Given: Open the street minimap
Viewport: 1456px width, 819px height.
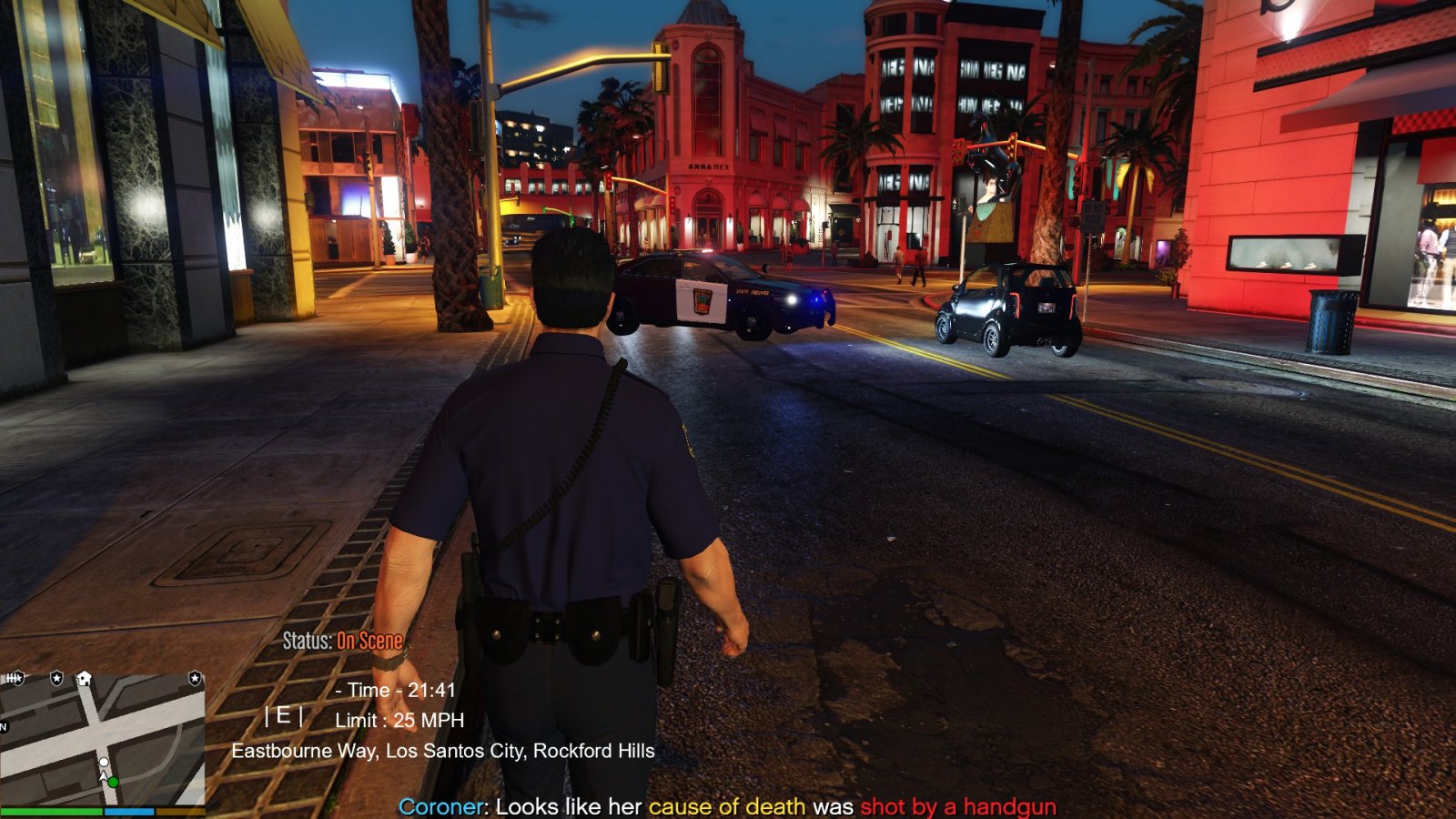Looking at the screenshot, I should (102, 739).
